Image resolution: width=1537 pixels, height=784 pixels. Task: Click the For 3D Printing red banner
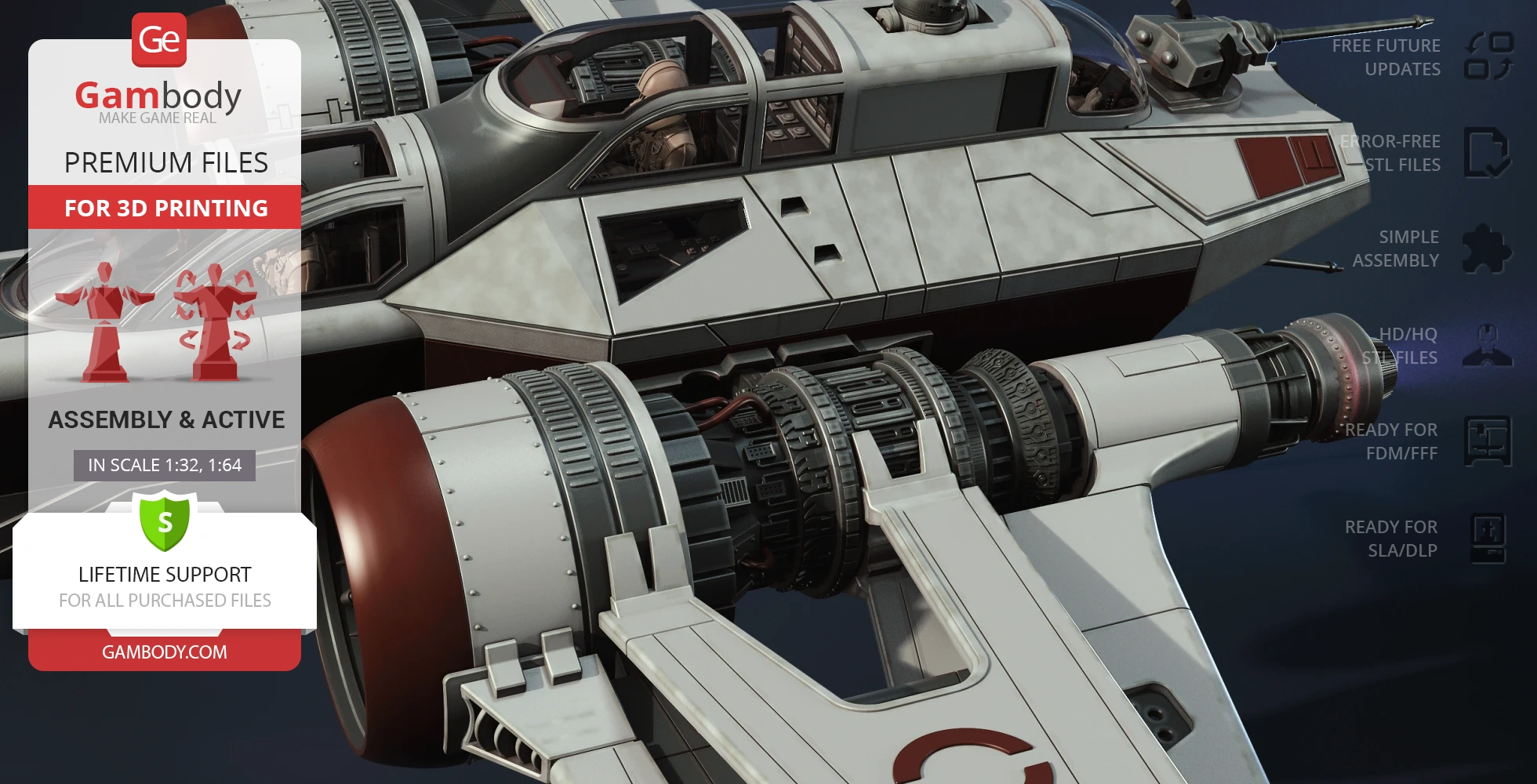165,208
